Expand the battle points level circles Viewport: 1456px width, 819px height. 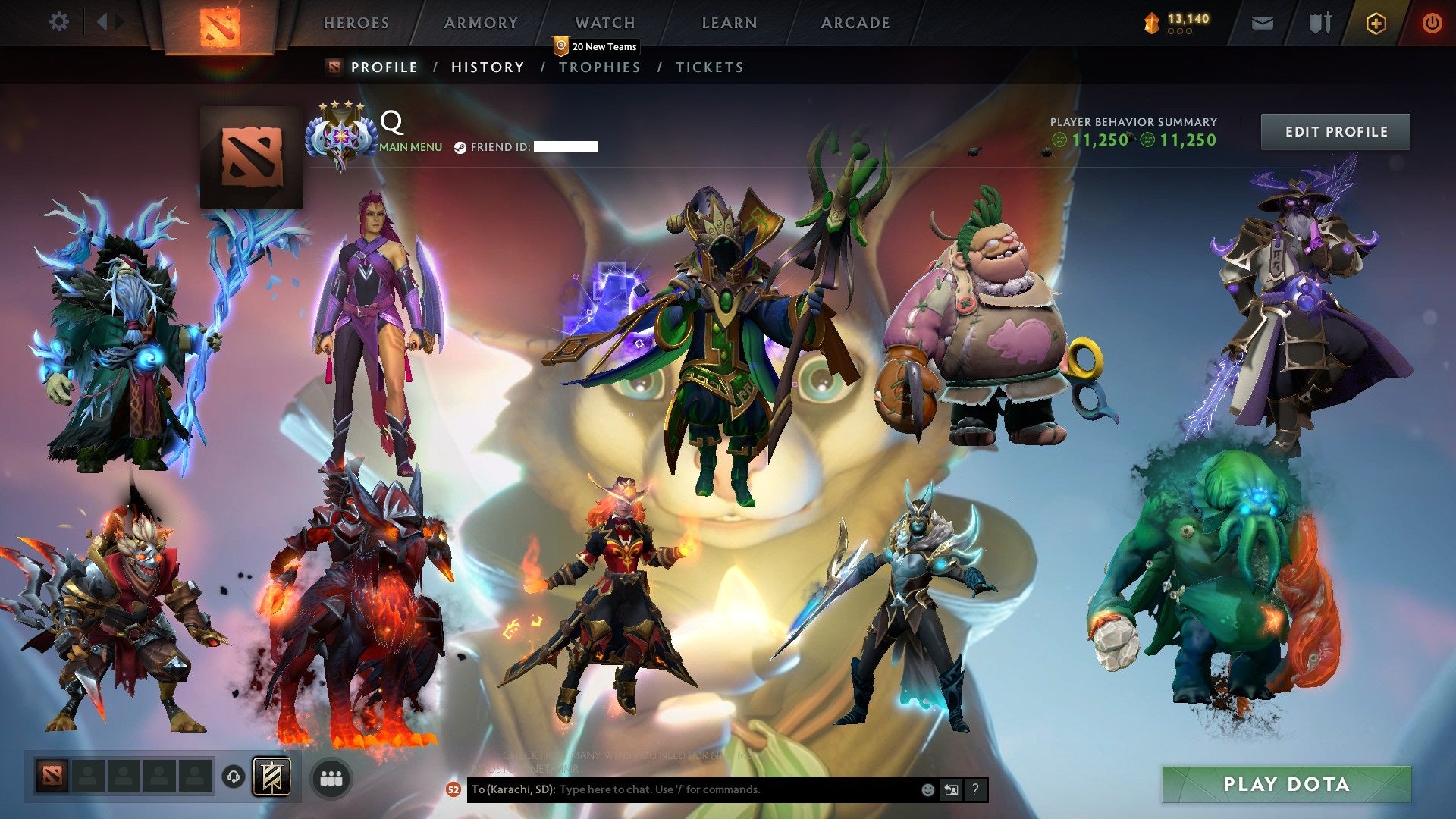coord(1178,33)
